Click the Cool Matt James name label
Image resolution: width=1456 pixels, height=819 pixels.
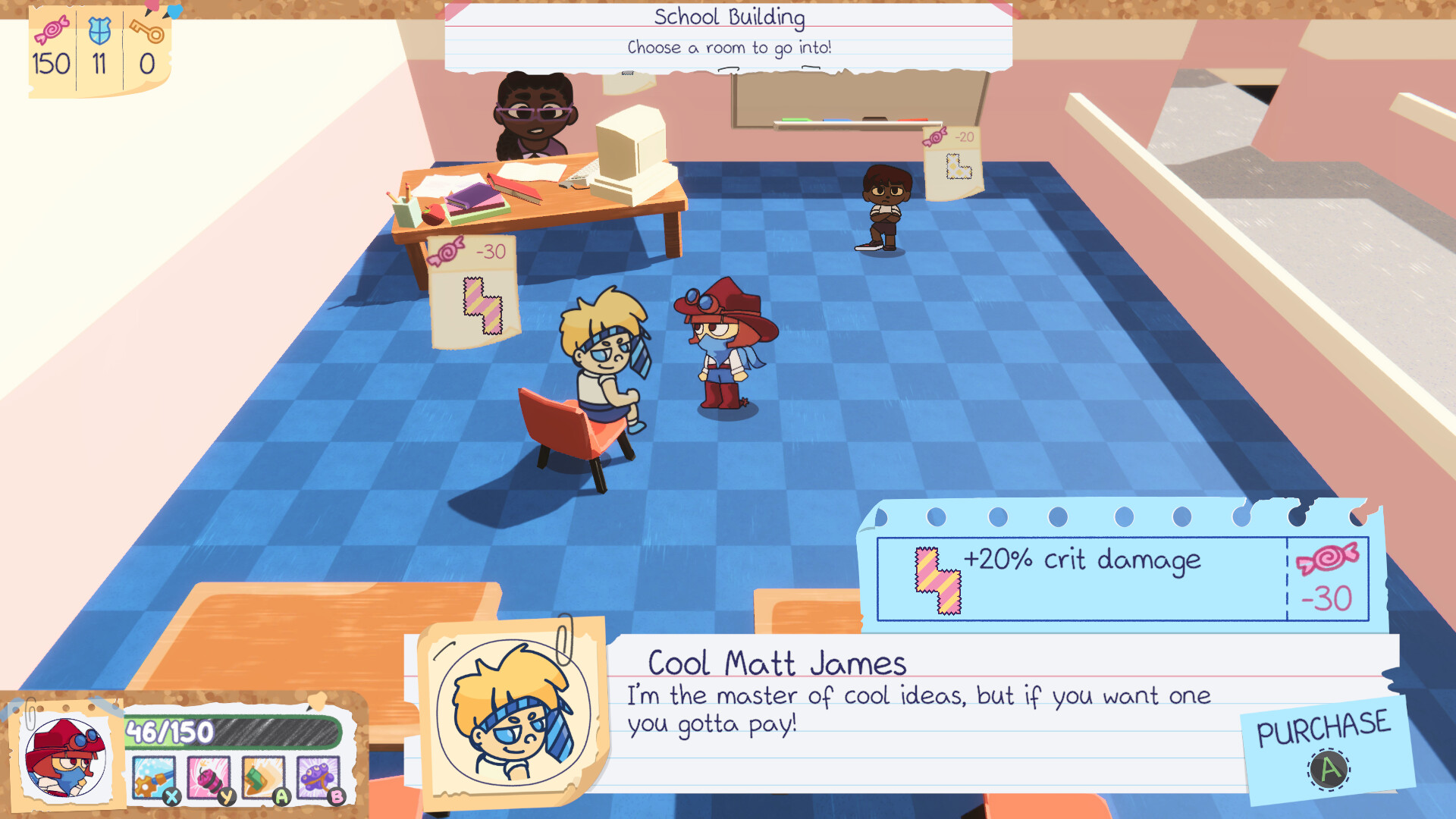[776, 661]
